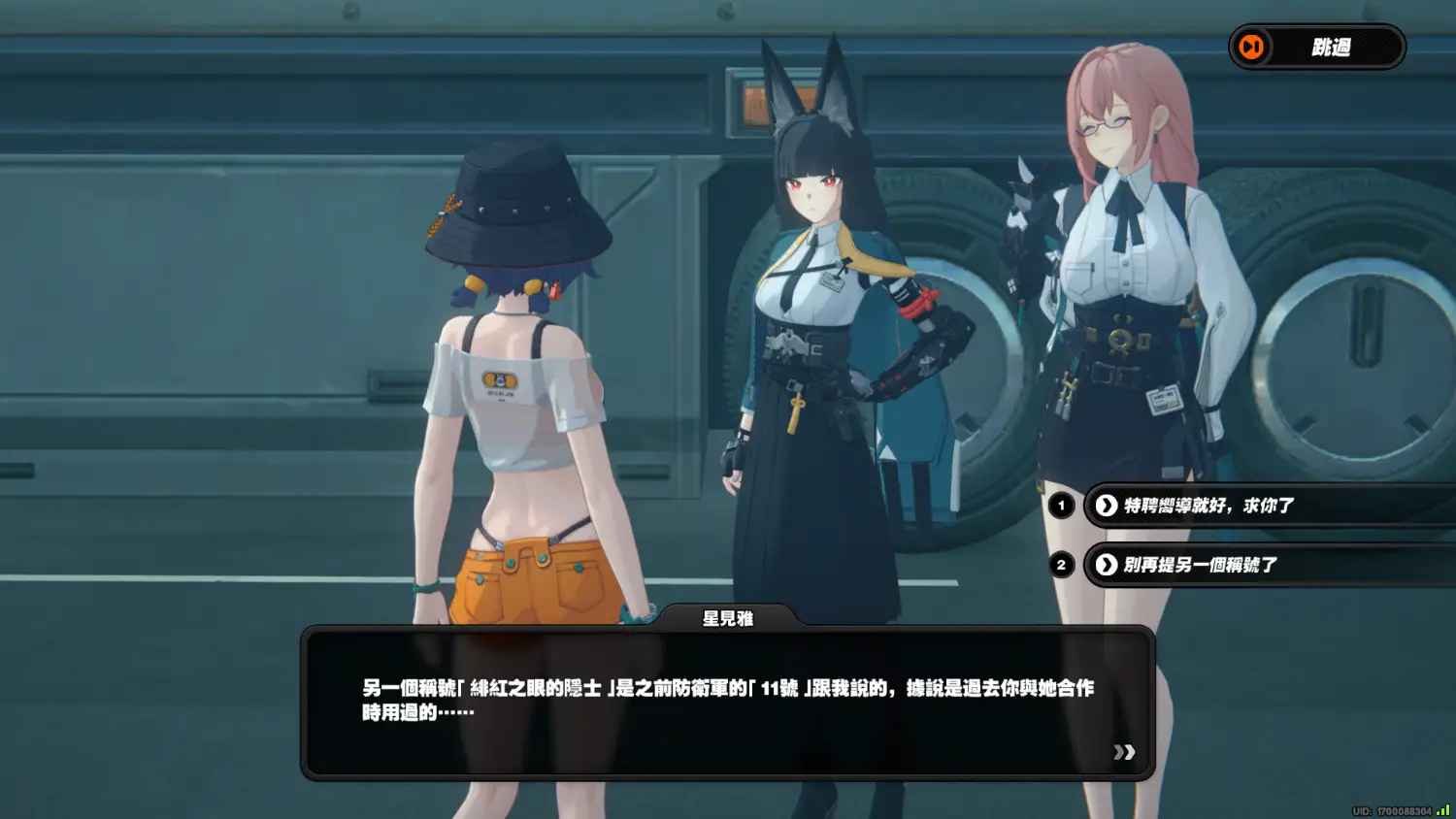Select reply 別再提另一個稱號了
Screen dimensions: 1456x819
(1201, 565)
